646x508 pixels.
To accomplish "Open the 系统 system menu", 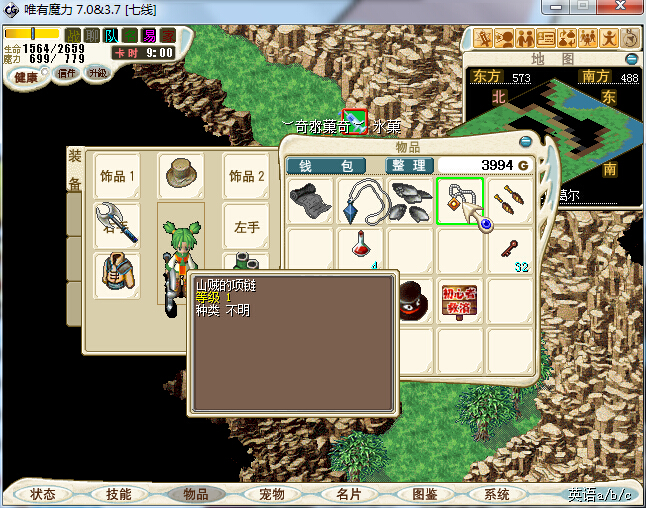I will (x=496, y=494).
